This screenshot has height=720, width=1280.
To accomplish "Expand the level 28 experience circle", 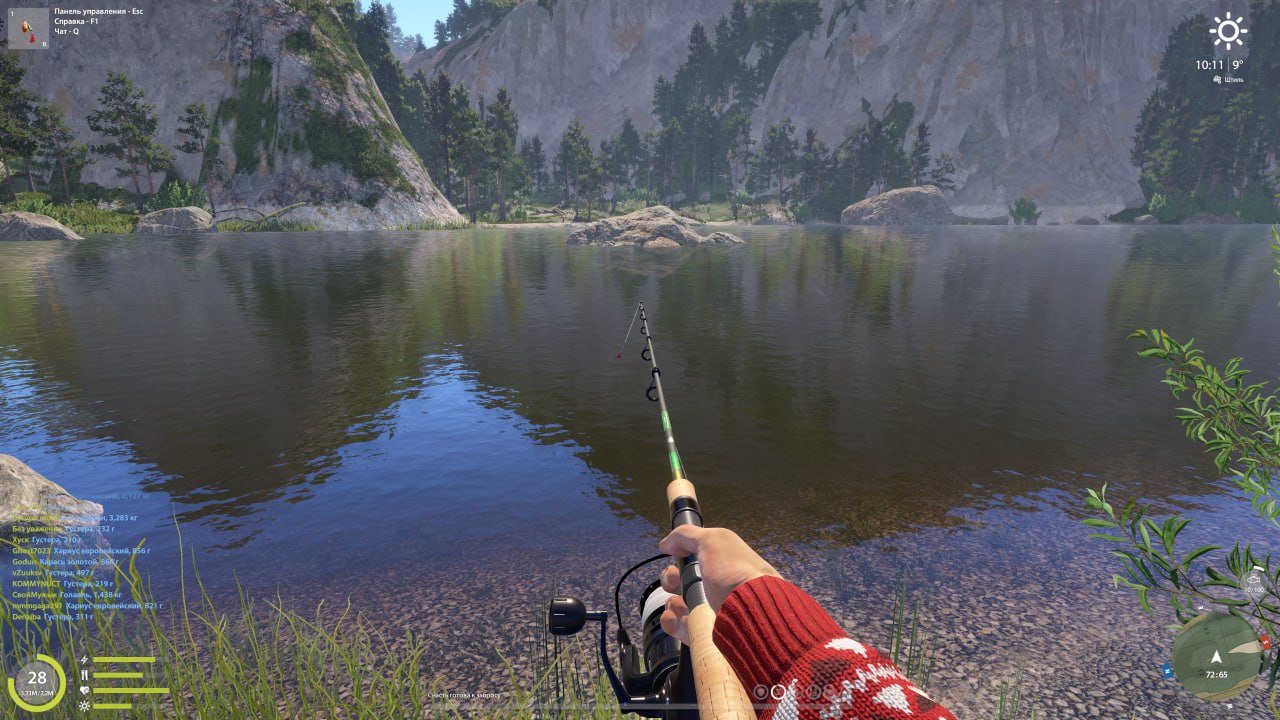I will pos(37,679).
